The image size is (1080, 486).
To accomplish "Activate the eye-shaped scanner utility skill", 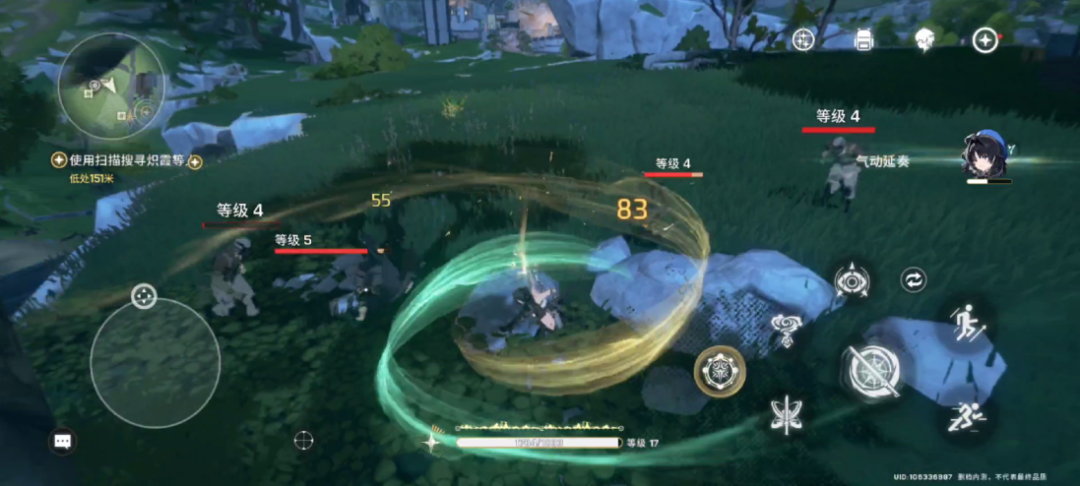I will (851, 282).
